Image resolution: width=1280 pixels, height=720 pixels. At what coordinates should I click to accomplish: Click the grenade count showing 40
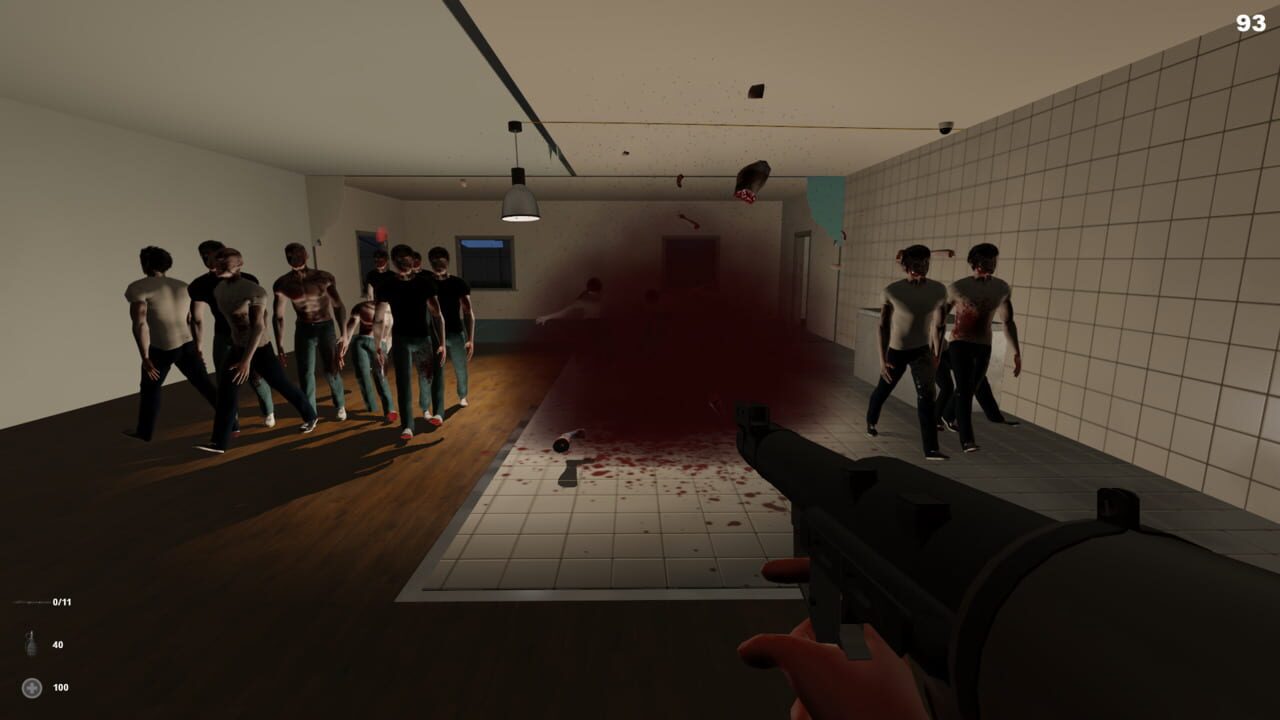pos(58,644)
